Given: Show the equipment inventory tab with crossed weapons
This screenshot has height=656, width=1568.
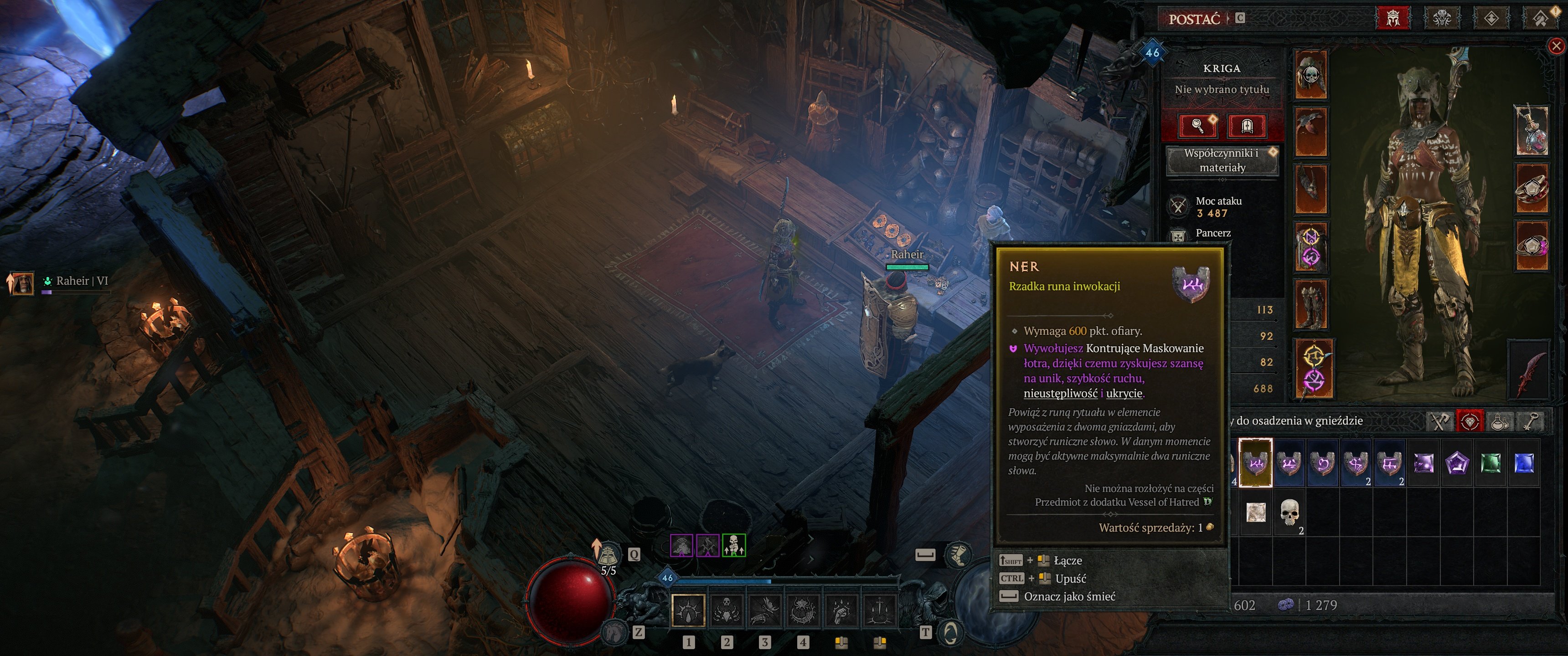Looking at the screenshot, I should [1439, 421].
